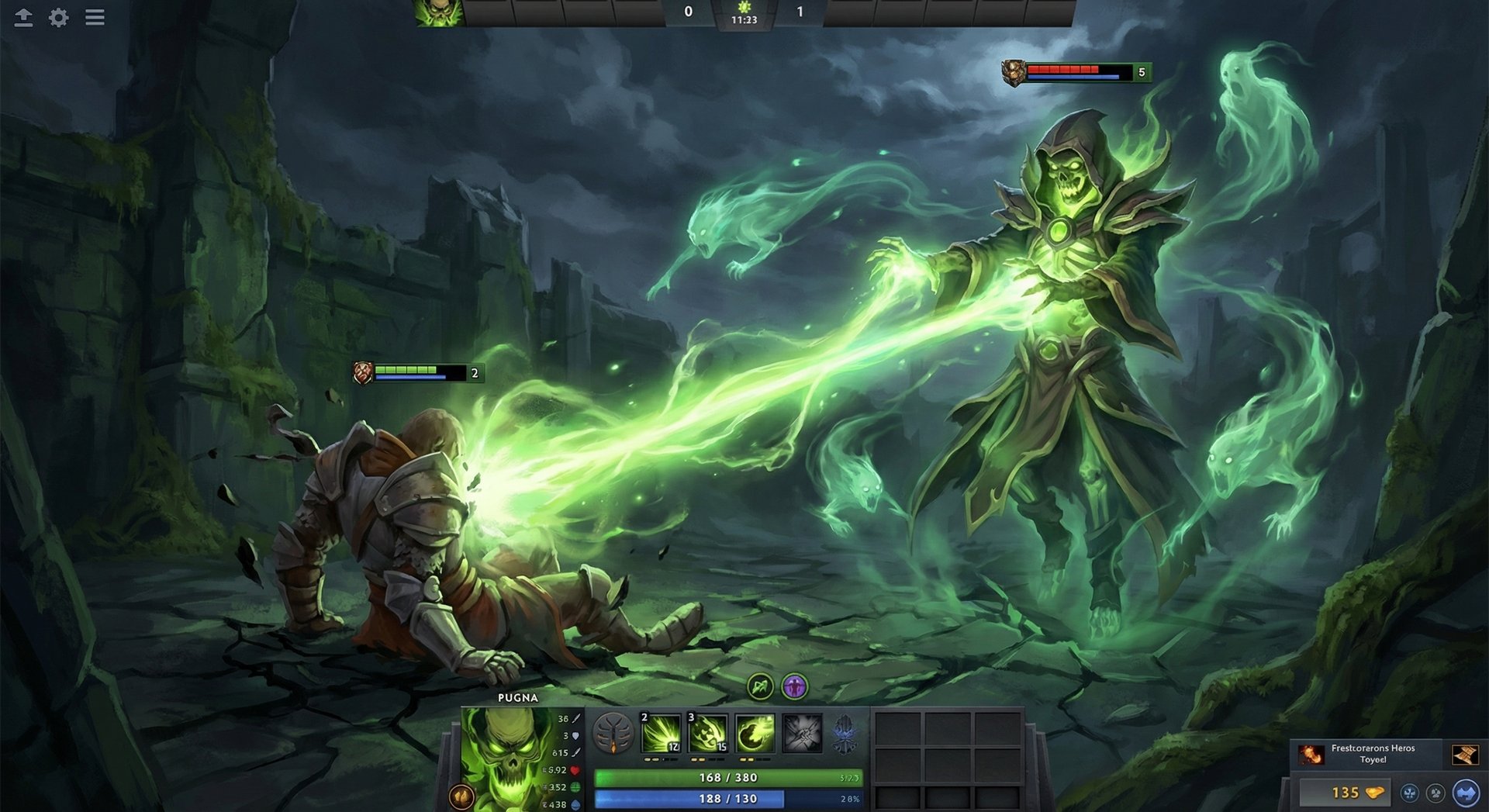The width and height of the screenshot is (1489, 812).
Task: Click the courier icon beside the gold counter
Action: click(1410, 793)
